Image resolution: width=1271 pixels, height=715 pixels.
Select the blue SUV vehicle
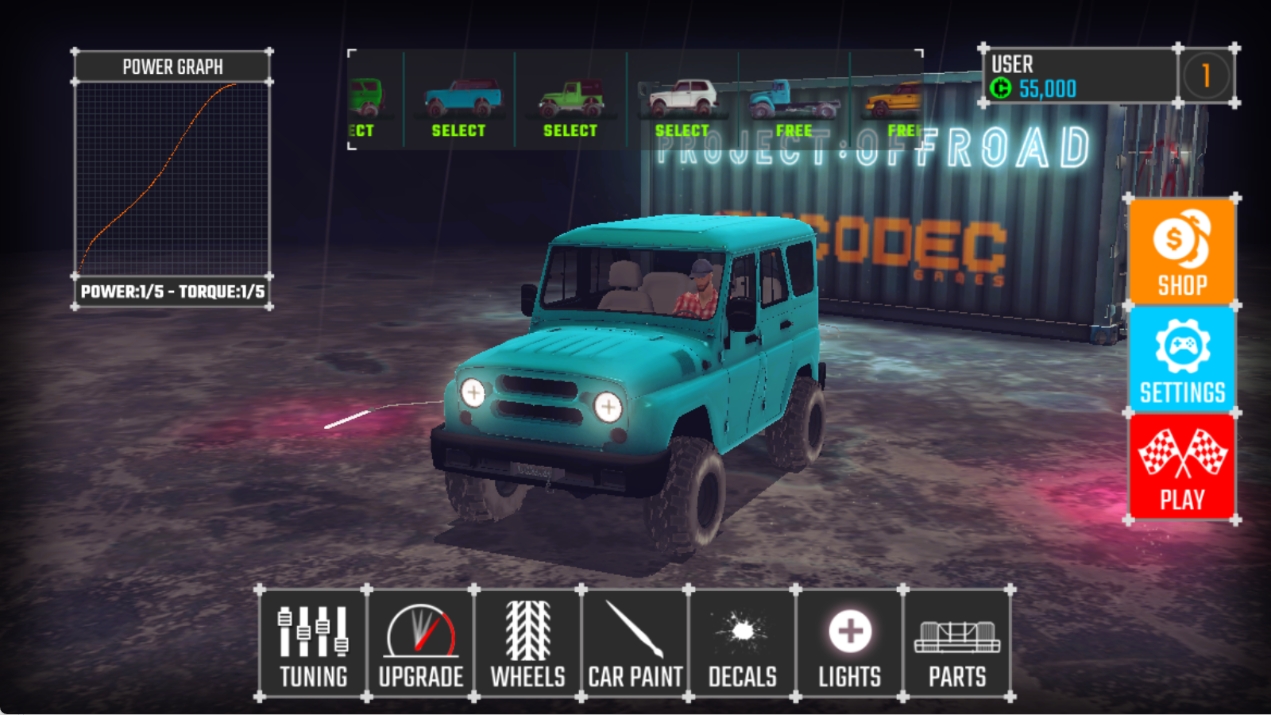coord(459,107)
